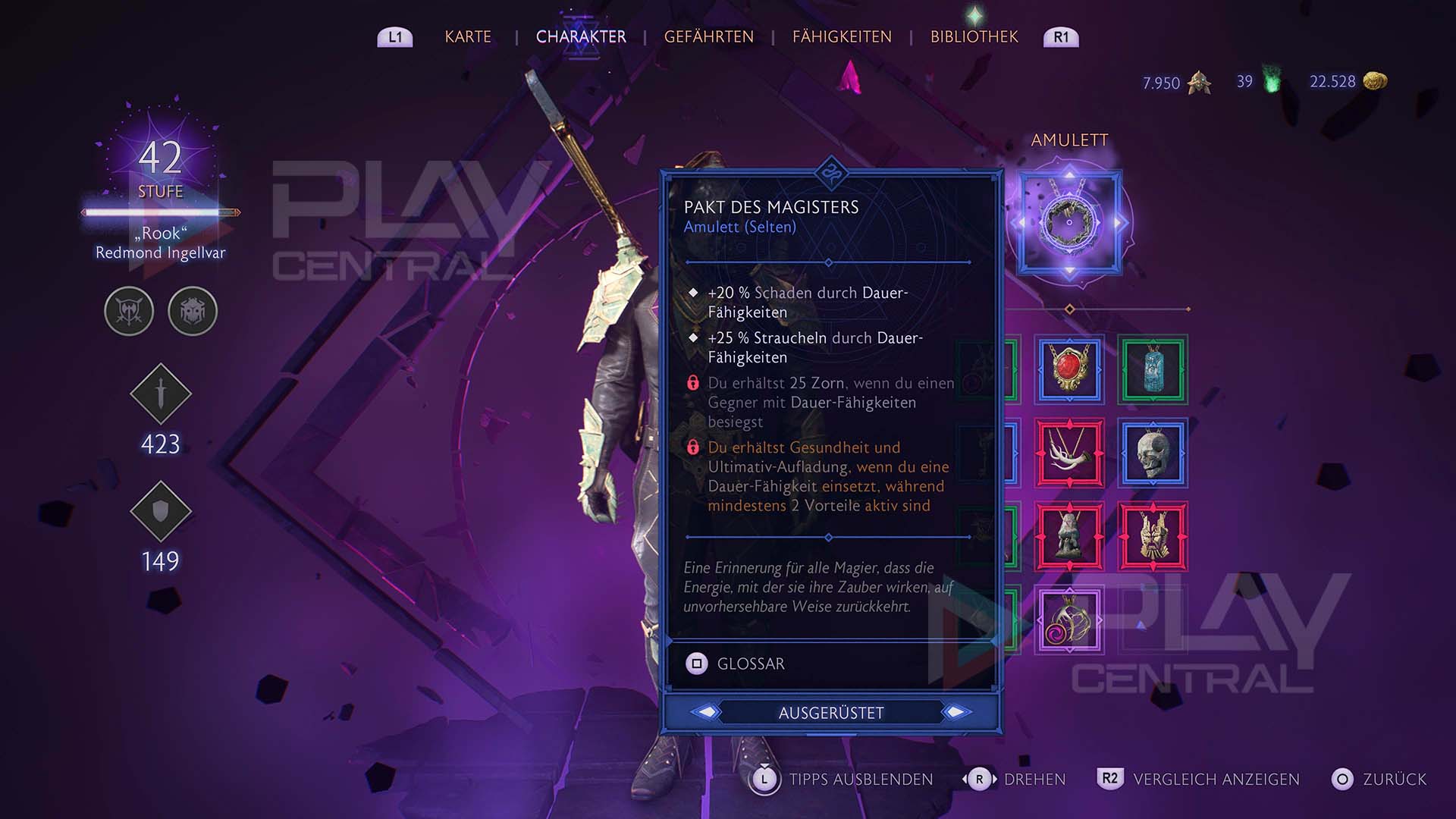Screen dimensions: 1456x819
Task: Choose the red gemstone amulet
Action: coord(1069,369)
